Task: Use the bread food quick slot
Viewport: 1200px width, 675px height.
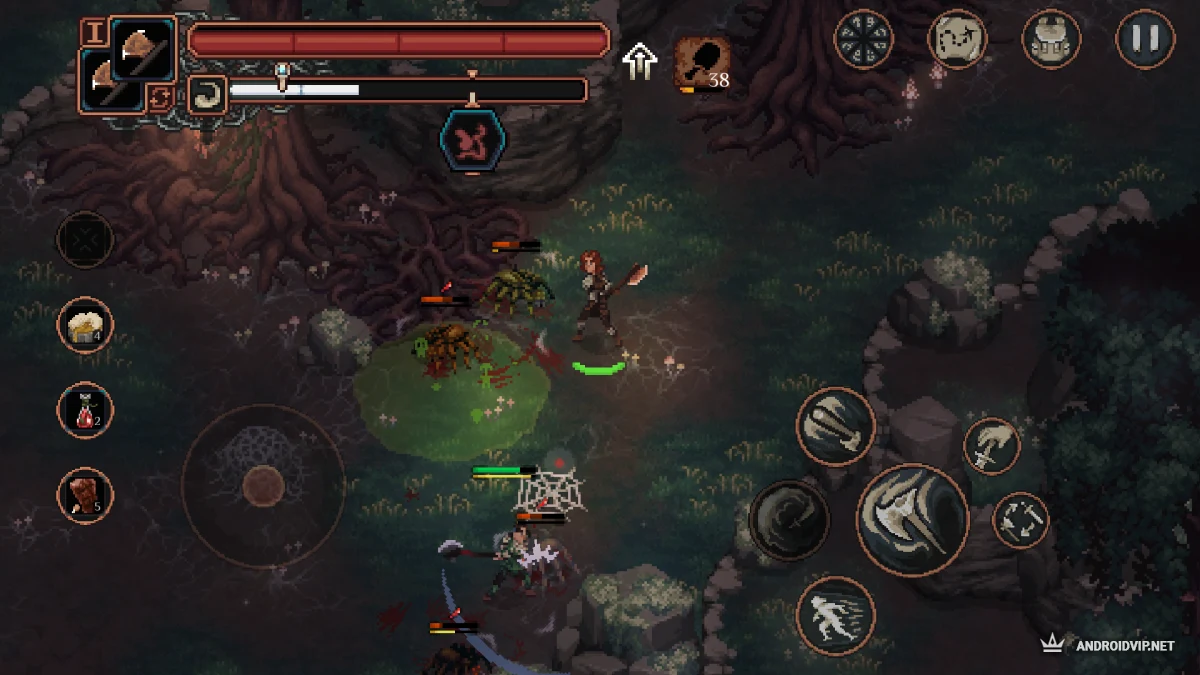Action: click(x=85, y=325)
